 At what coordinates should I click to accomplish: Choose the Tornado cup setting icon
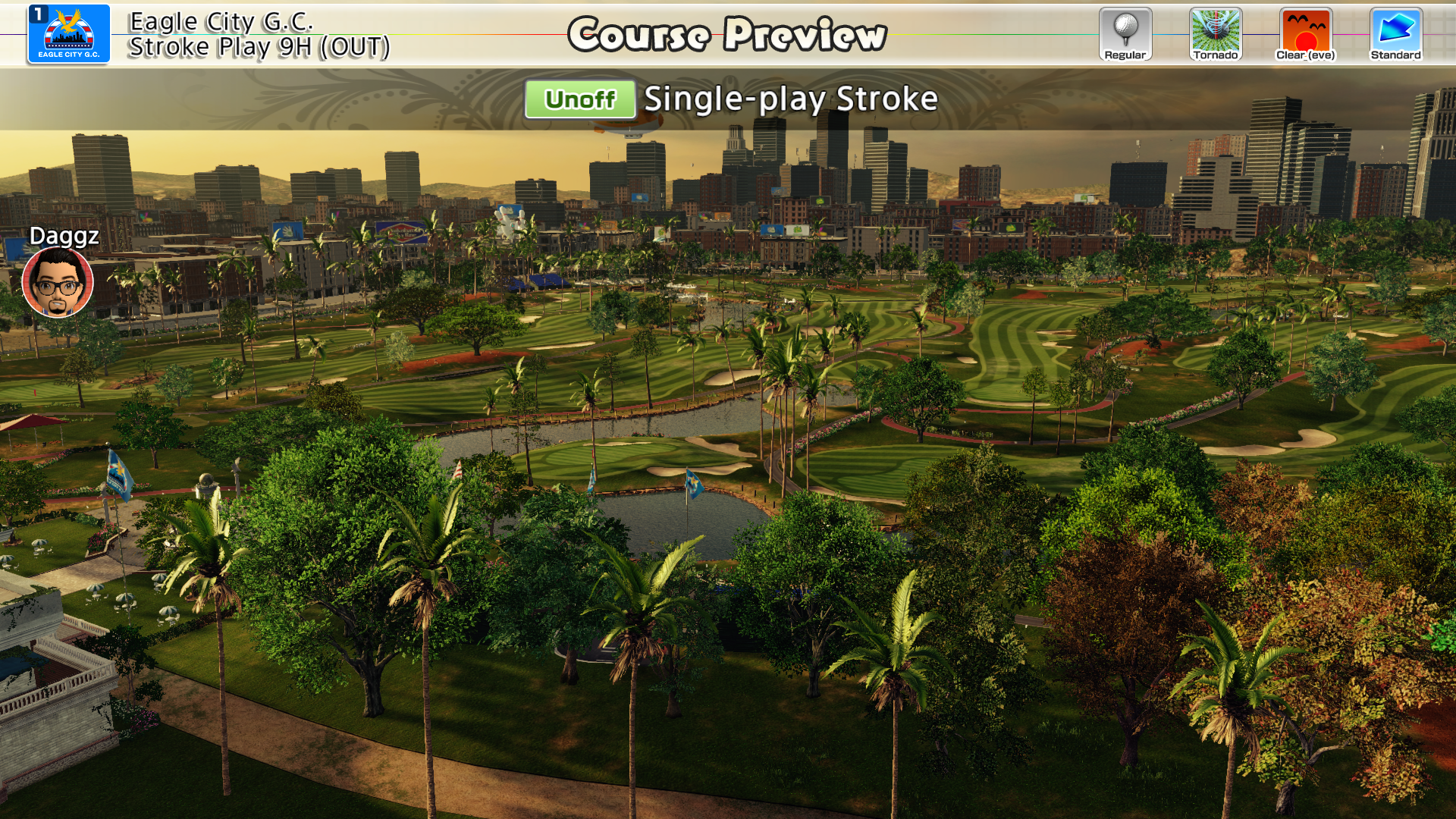(x=1216, y=34)
